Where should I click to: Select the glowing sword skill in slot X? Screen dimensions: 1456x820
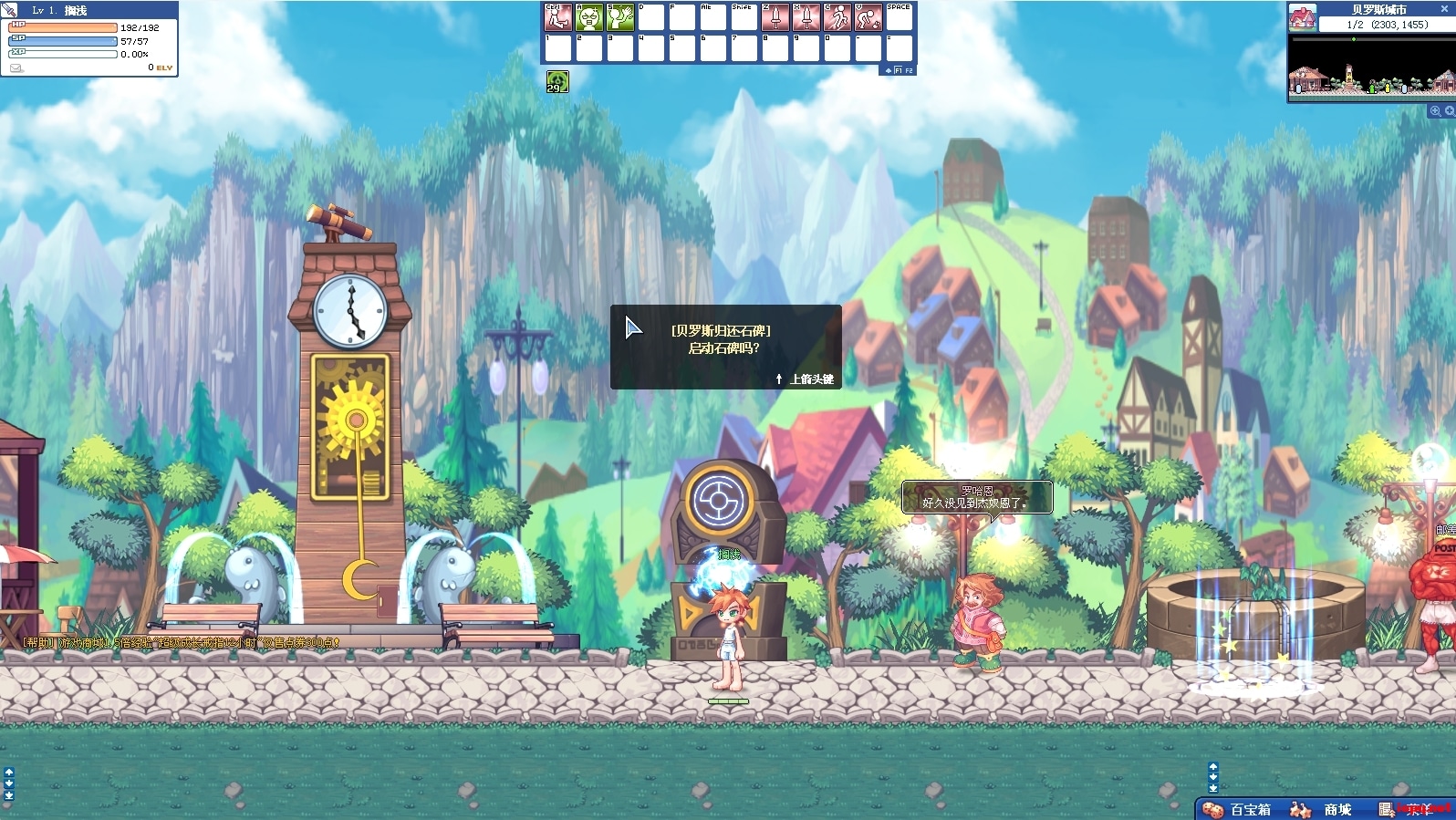point(806,17)
